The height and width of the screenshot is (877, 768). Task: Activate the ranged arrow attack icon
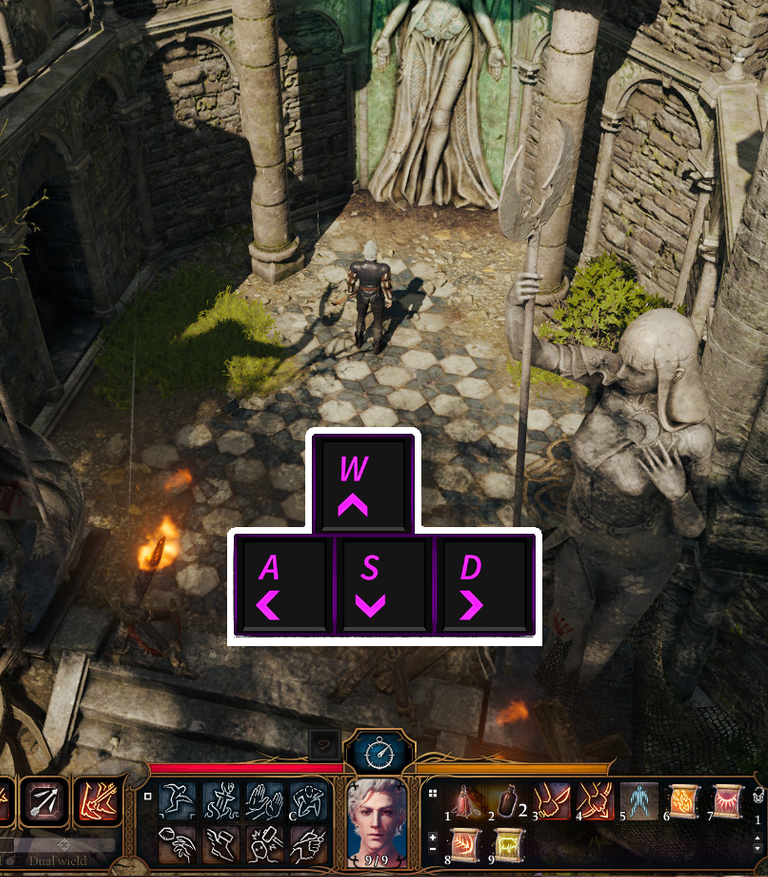point(45,799)
